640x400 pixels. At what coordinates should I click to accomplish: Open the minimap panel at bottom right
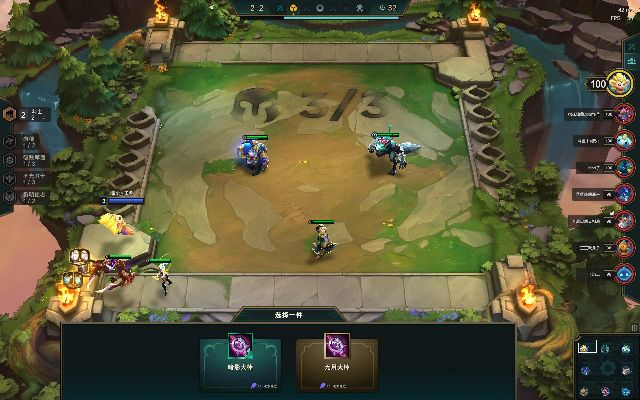coord(608,368)
